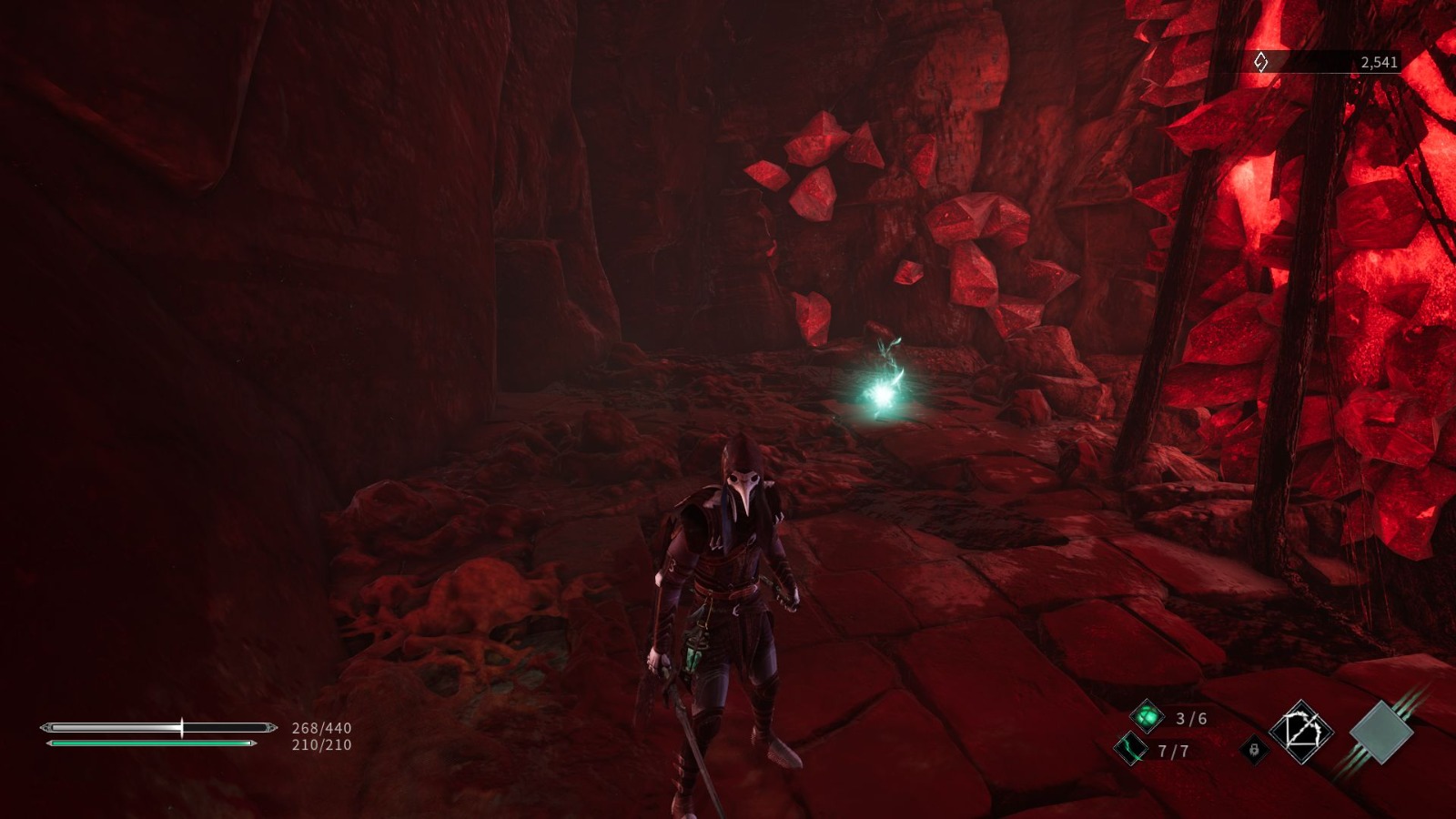Screen dimensions: 1456x819
Task: Click the white marker on the health bar
Action: pyautogui.click(x=182, y=727)
